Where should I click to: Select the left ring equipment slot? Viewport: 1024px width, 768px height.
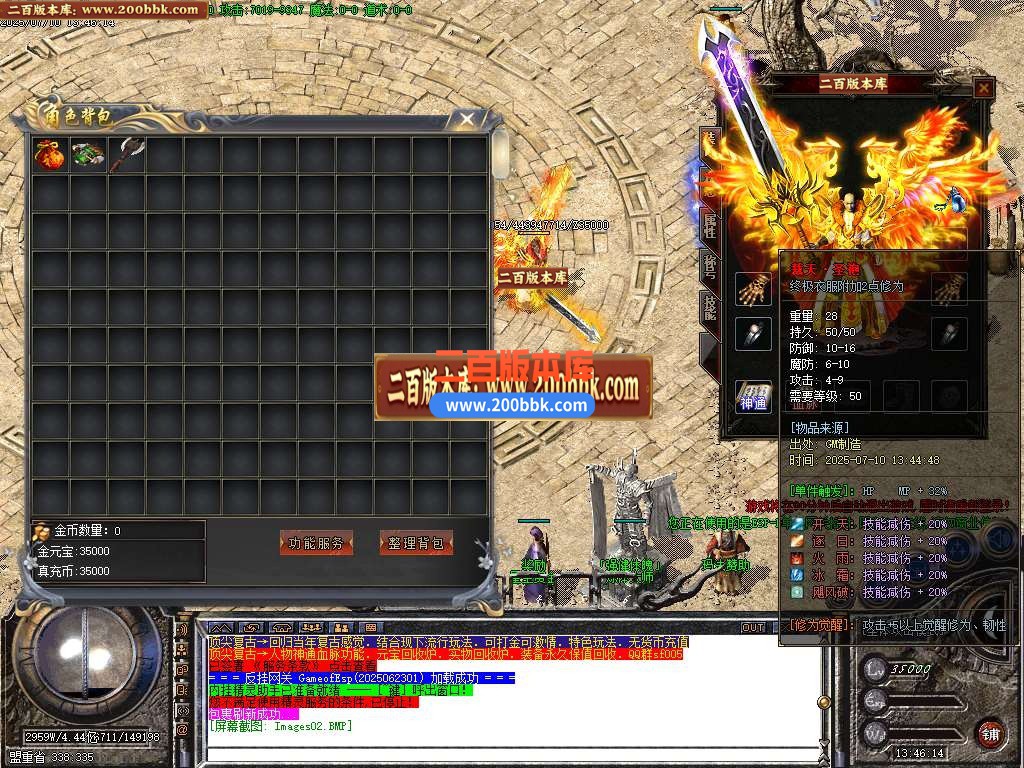(753, 334)
